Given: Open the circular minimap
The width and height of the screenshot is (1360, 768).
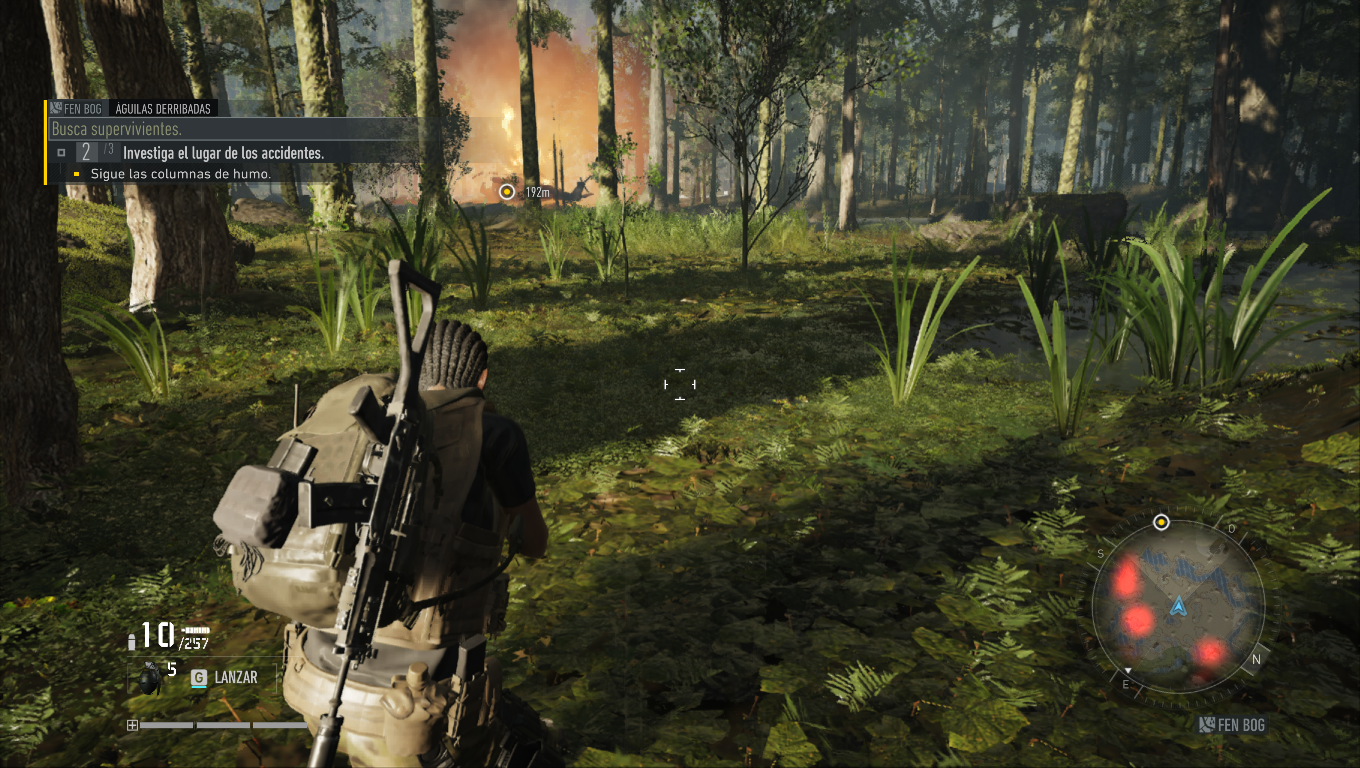Looking at the screenshot, I should pos(1178,606).
